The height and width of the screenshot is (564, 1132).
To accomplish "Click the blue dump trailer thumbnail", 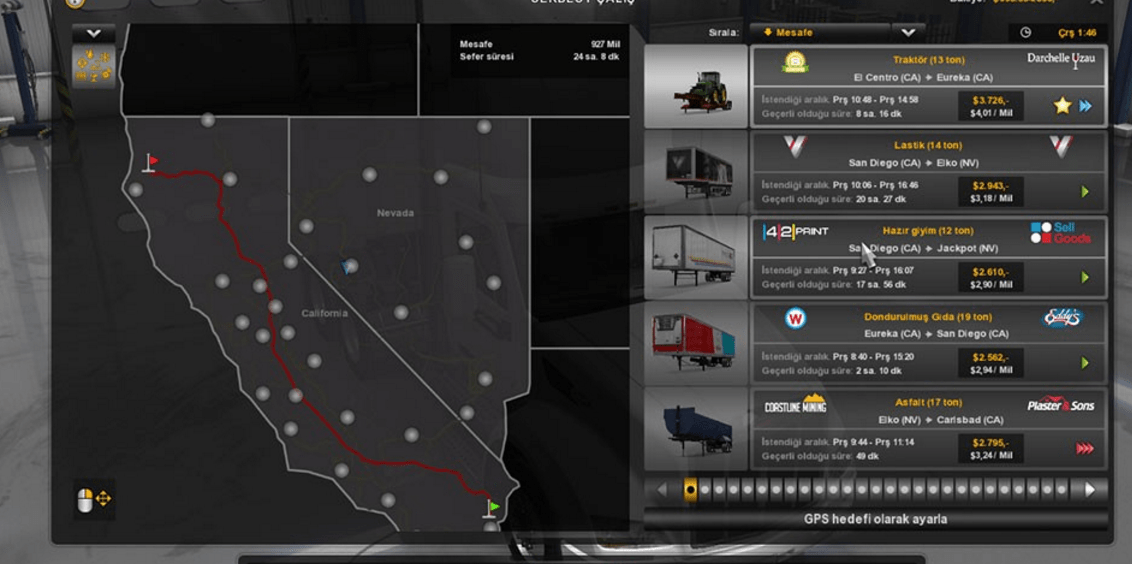I will click(x=696, y=430).
